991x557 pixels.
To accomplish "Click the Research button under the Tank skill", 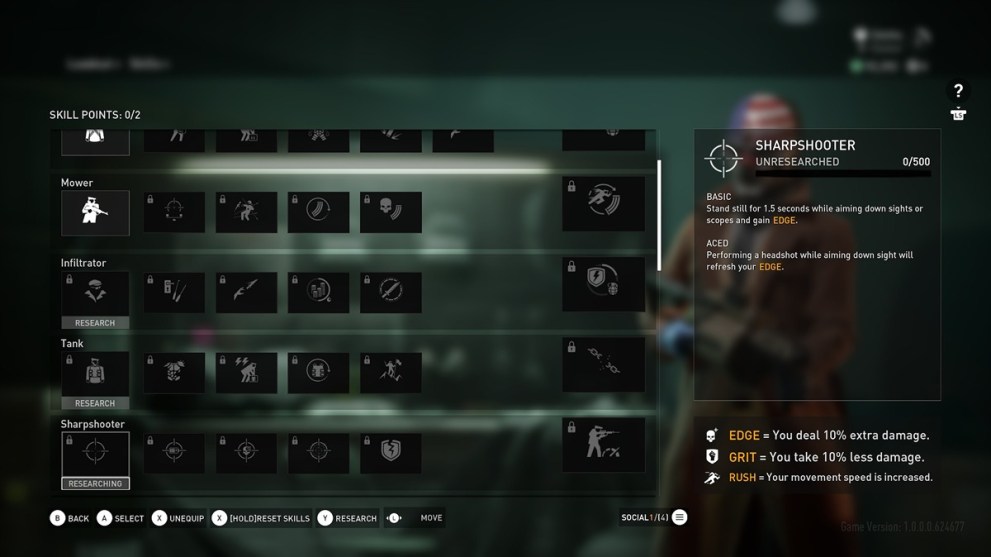I will click(x=95, y=403).
